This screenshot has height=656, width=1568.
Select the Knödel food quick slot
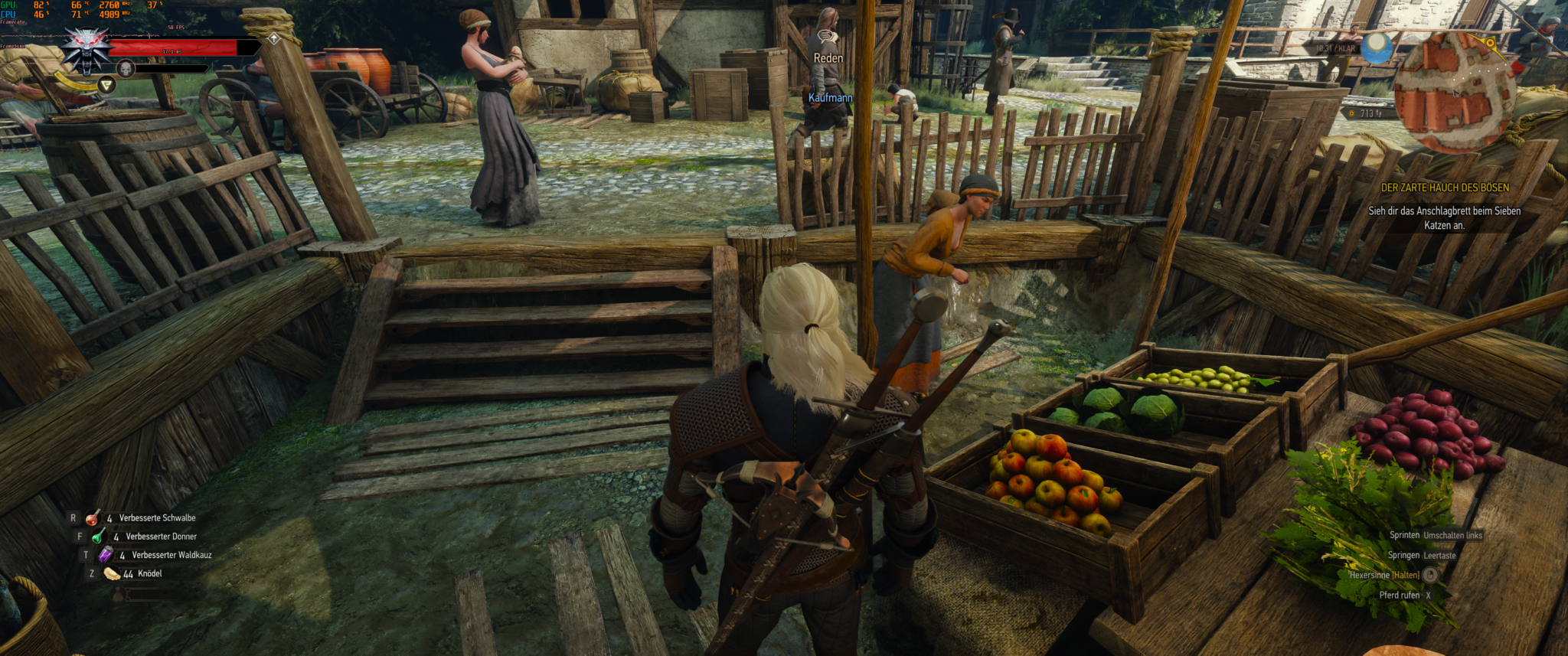coord(112,573)
